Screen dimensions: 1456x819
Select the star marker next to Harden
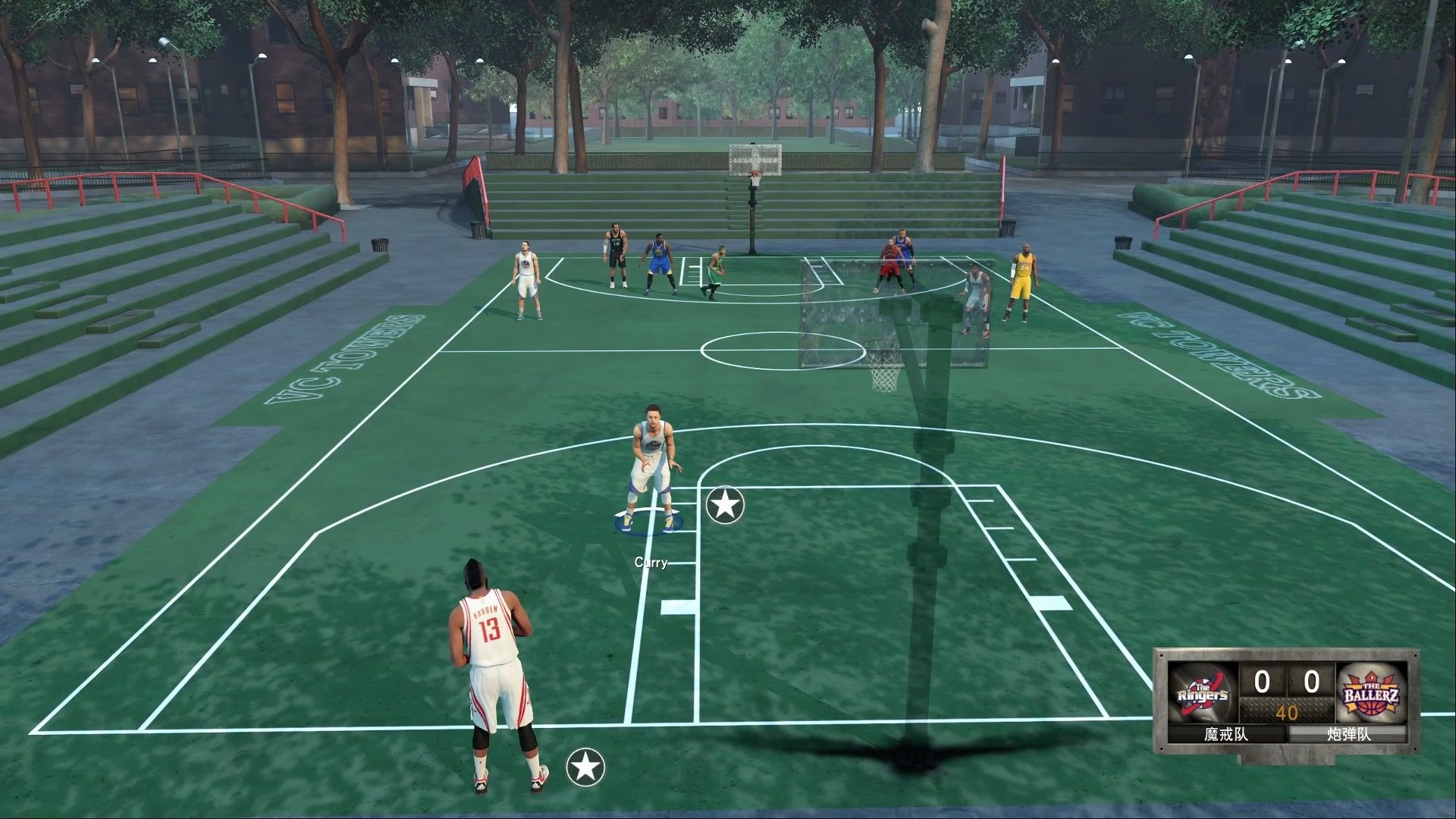585,767
